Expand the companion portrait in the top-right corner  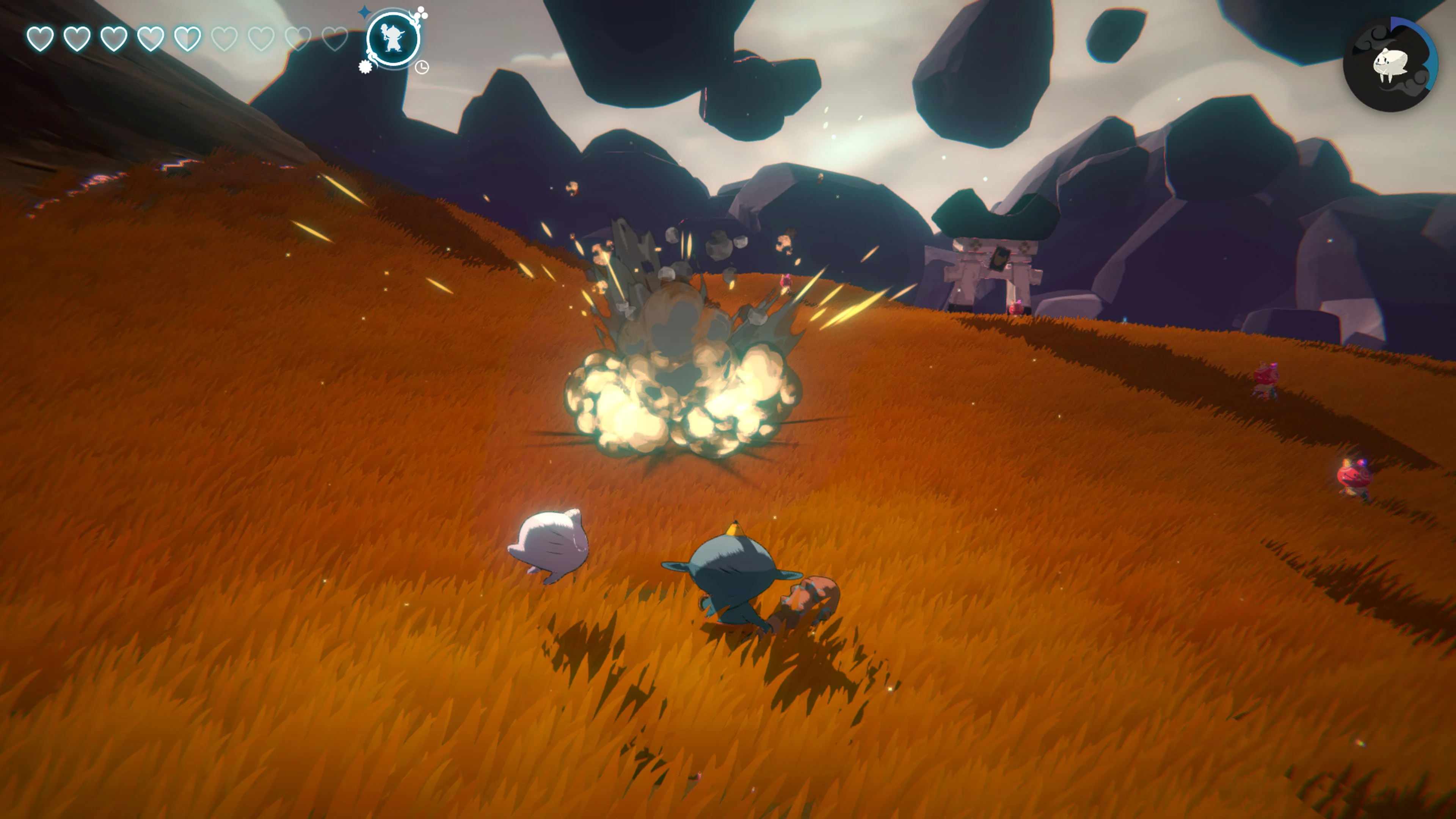(1392, 62)
